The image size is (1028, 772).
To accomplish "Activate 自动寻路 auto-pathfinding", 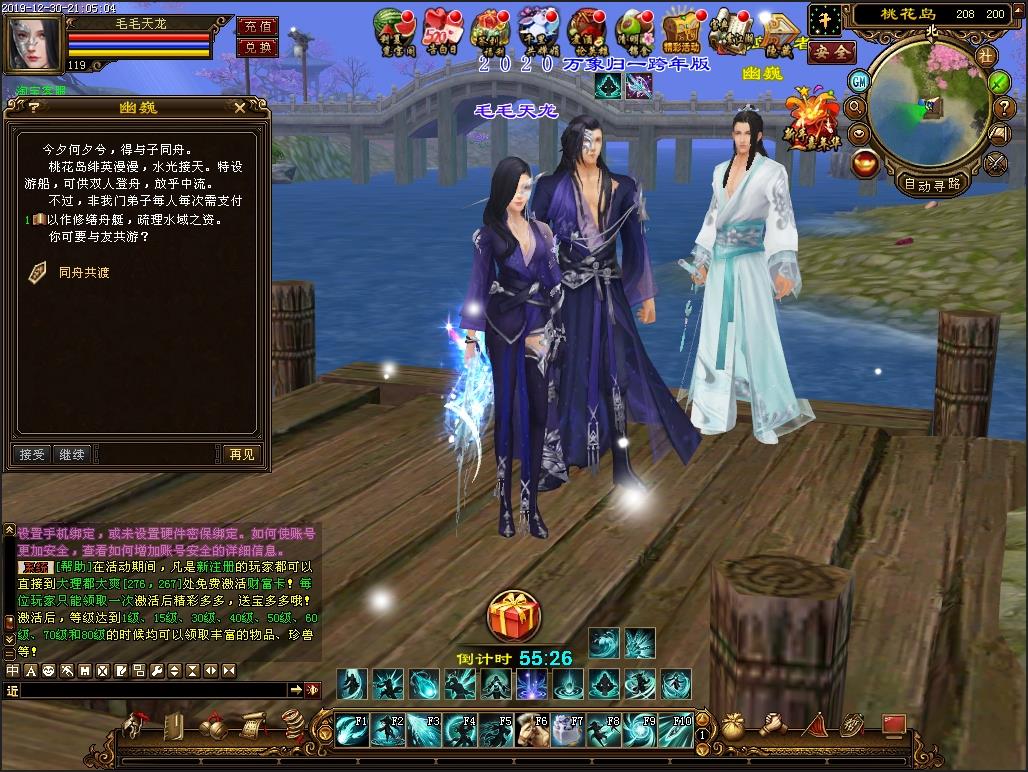I will pos(931,184).
